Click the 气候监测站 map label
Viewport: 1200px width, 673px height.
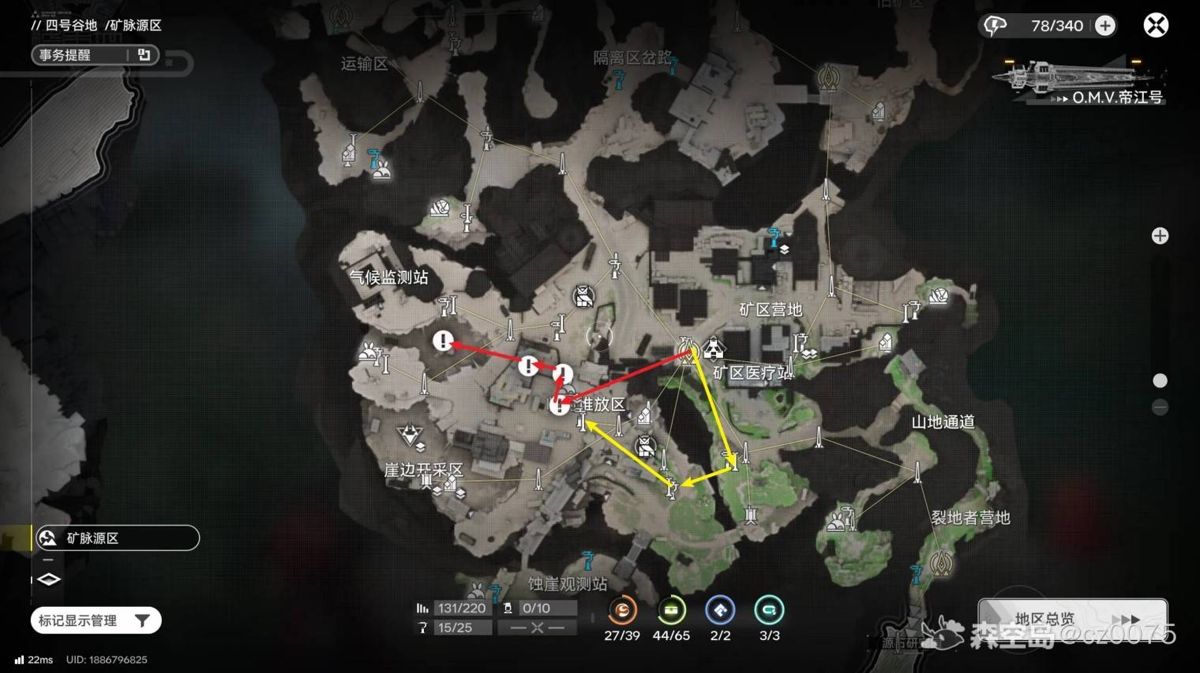point(382,278)
